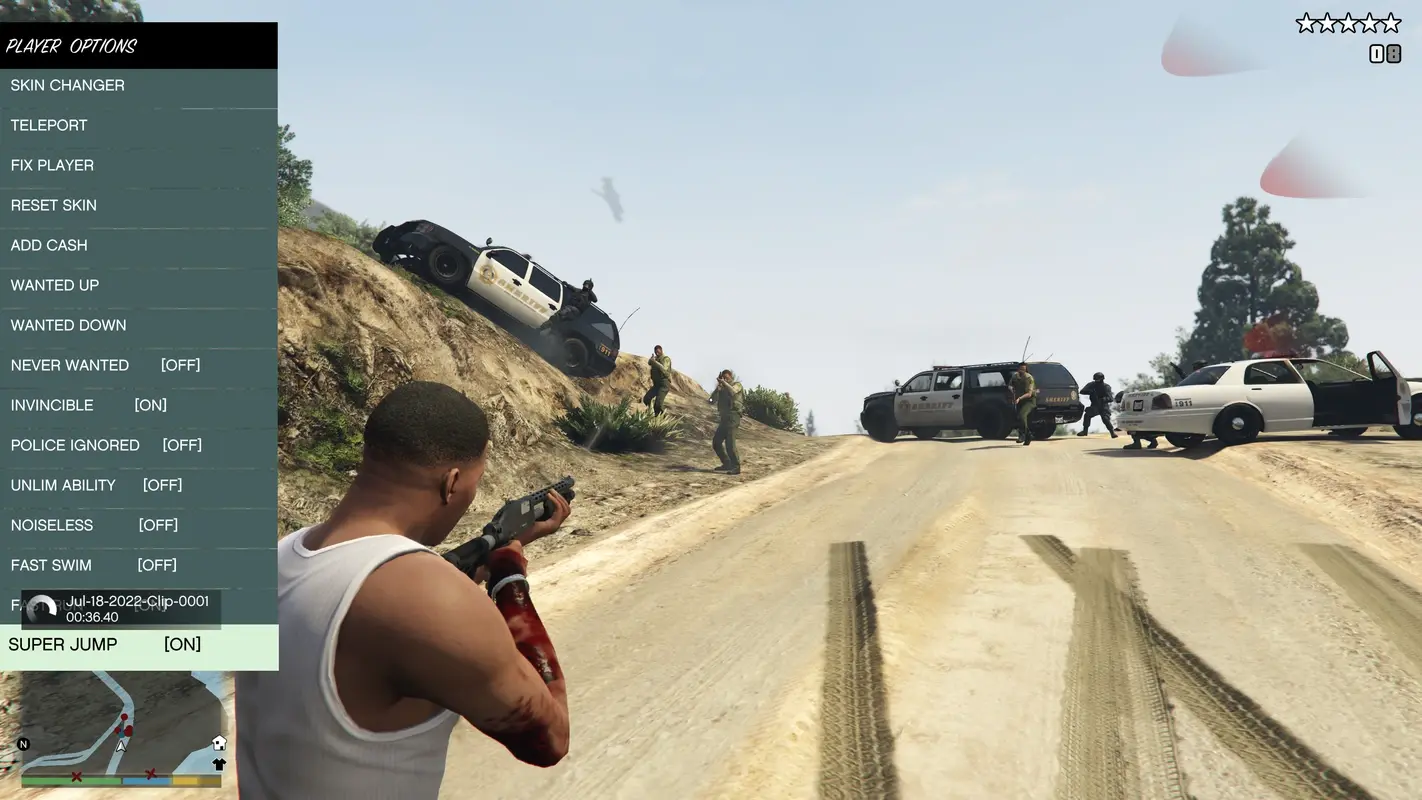Click the gray controller indicator icon top-right
The height and width of the screenshot is (800, 1422).
coord(1393,53)
